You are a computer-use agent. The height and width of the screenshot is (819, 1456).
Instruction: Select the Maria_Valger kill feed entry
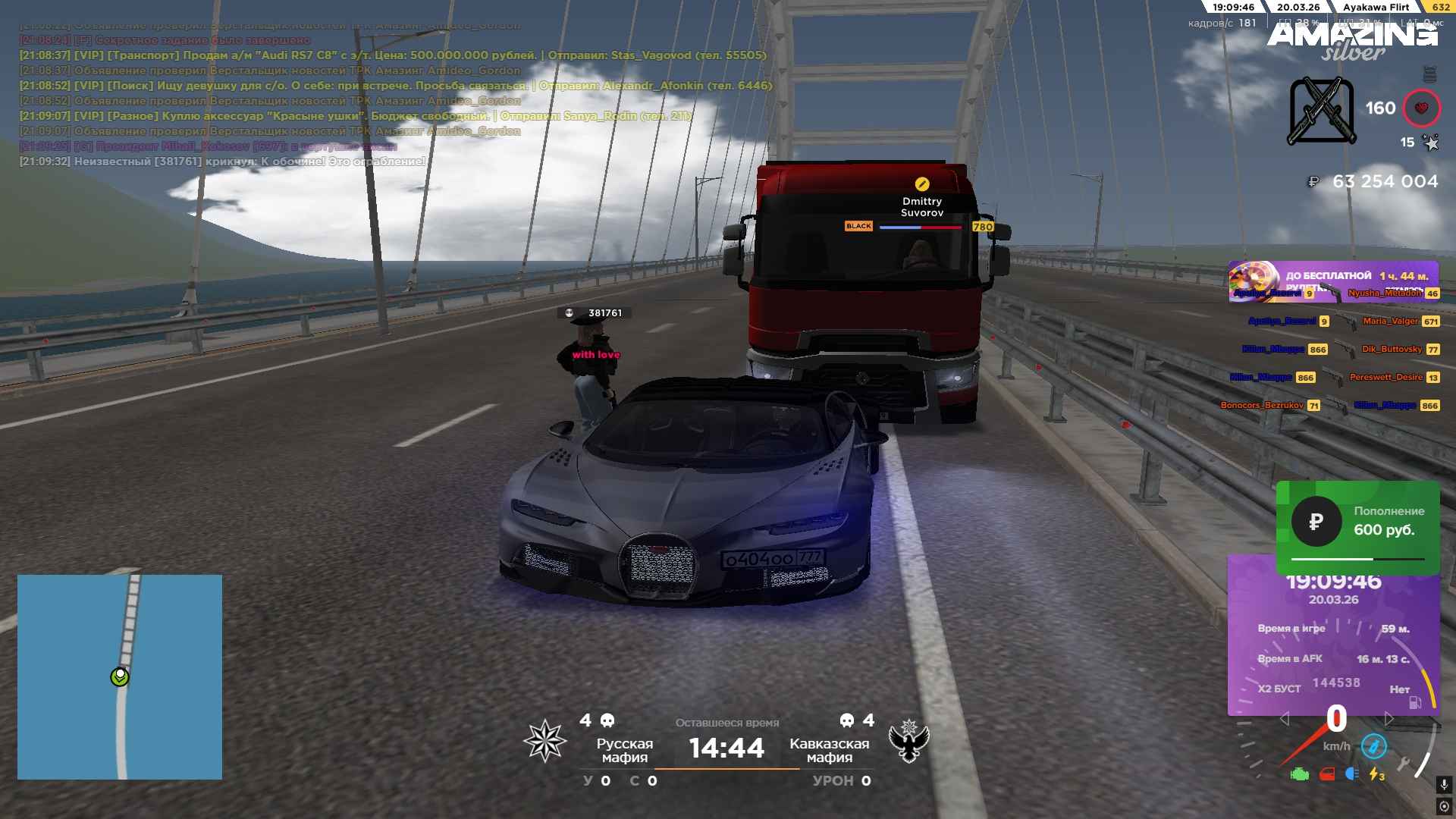point(1390,322)
